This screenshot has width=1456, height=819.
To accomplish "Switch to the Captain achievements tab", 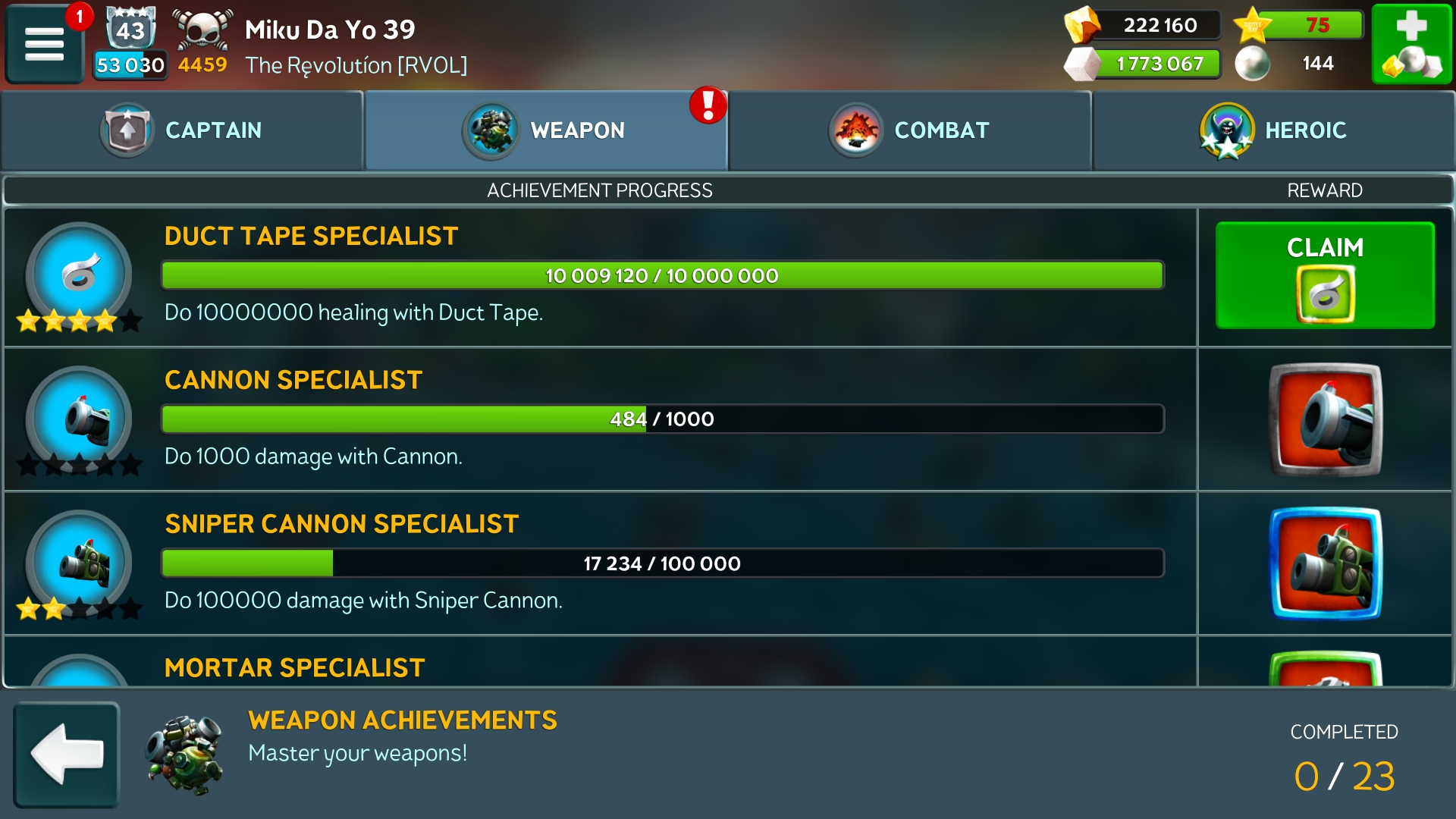I will pos(183,130).
